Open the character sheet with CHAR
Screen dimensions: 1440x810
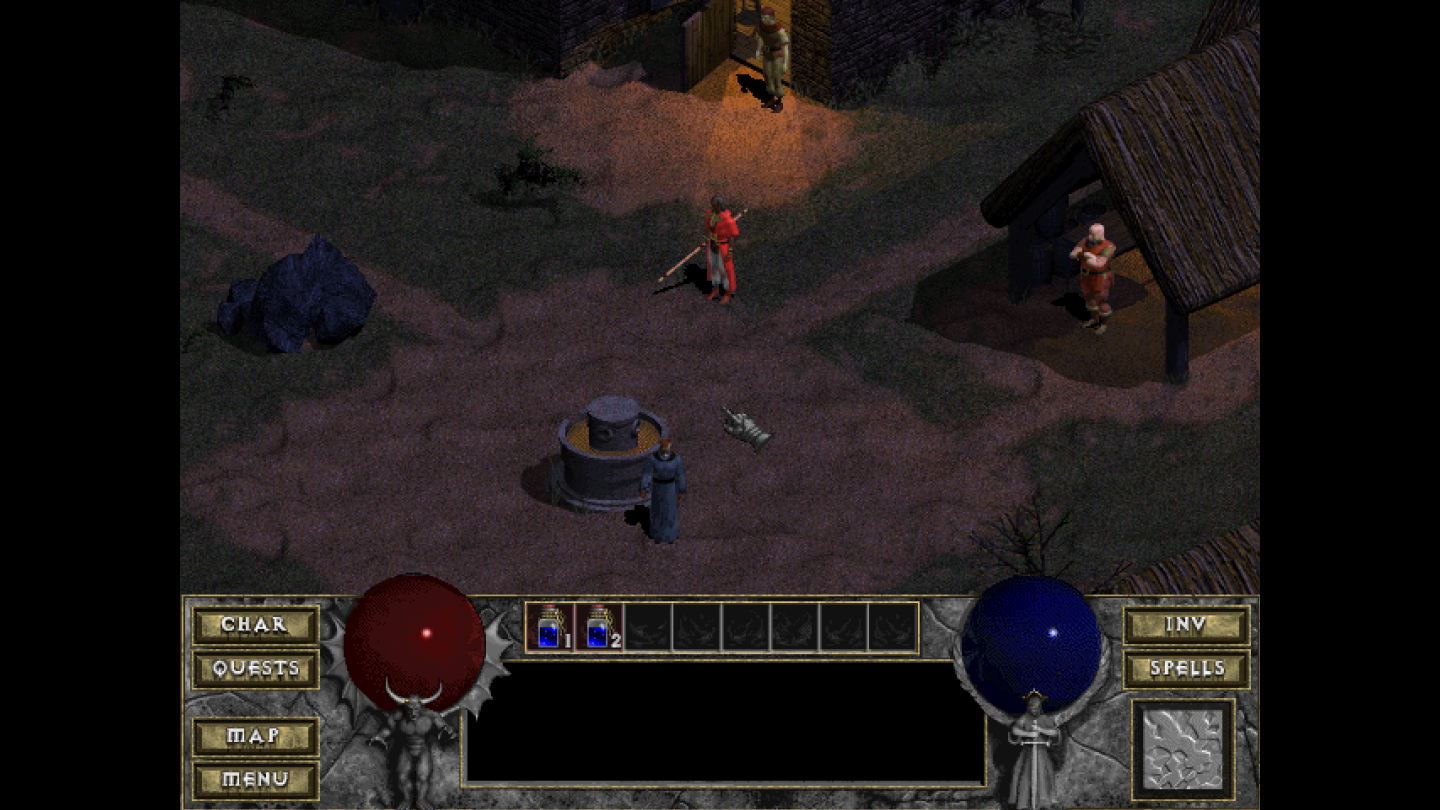[x=255, y=625]
